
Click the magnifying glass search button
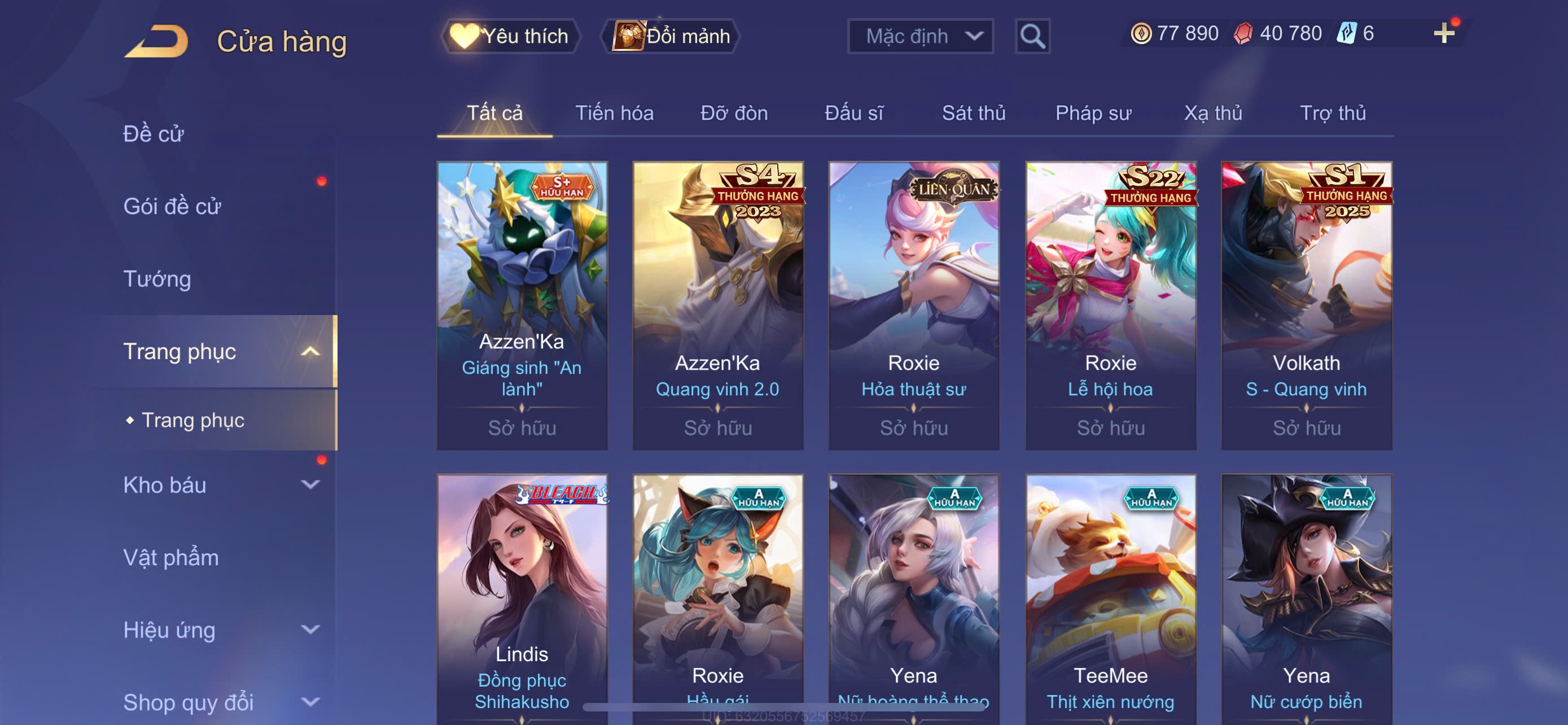coord(1032,37)
